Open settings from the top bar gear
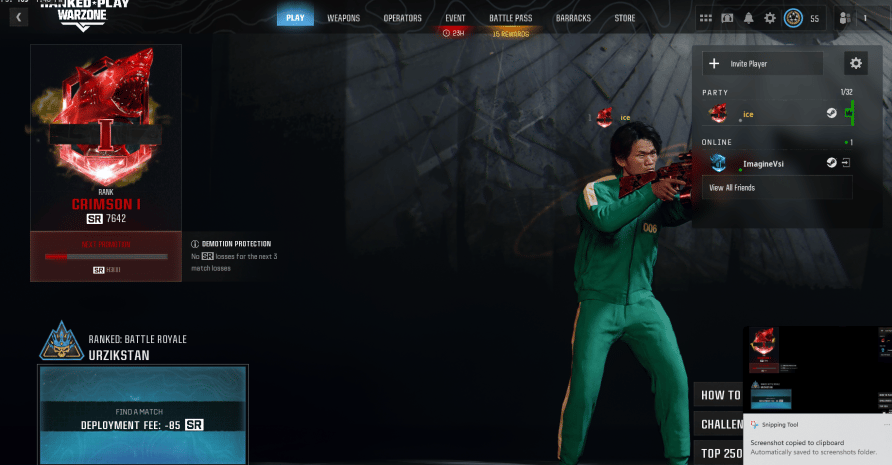 [x=770, y=18]
